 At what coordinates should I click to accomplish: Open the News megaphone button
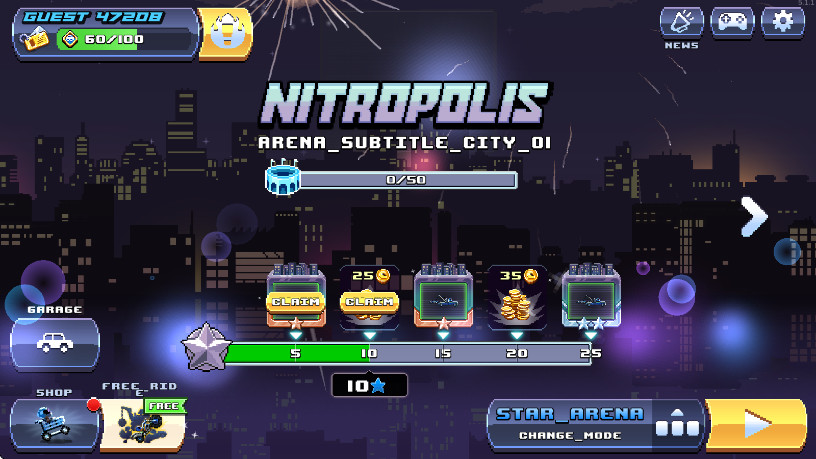coord(681,22)
